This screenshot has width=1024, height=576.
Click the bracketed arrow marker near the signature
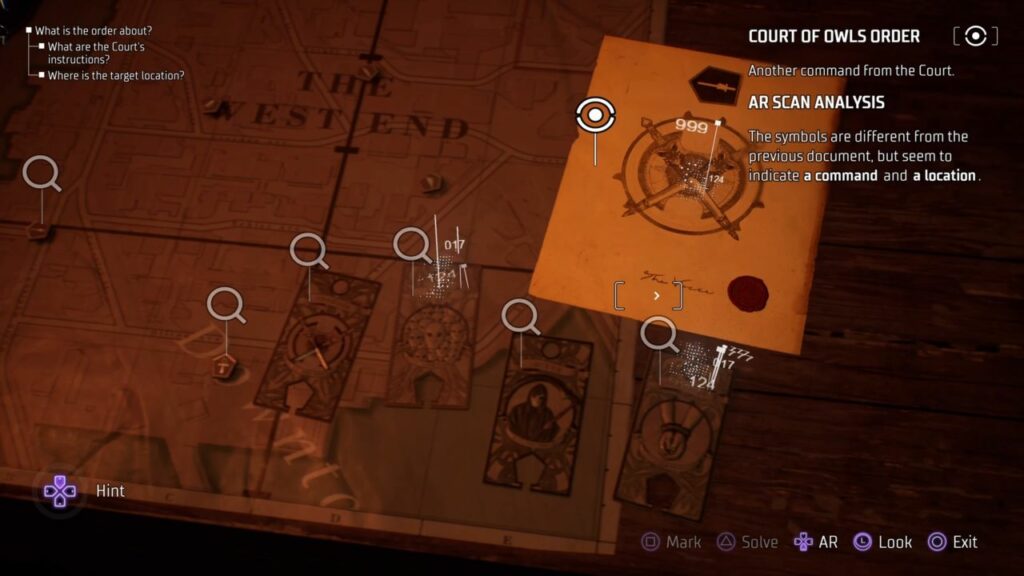click(x=649, y=295)
